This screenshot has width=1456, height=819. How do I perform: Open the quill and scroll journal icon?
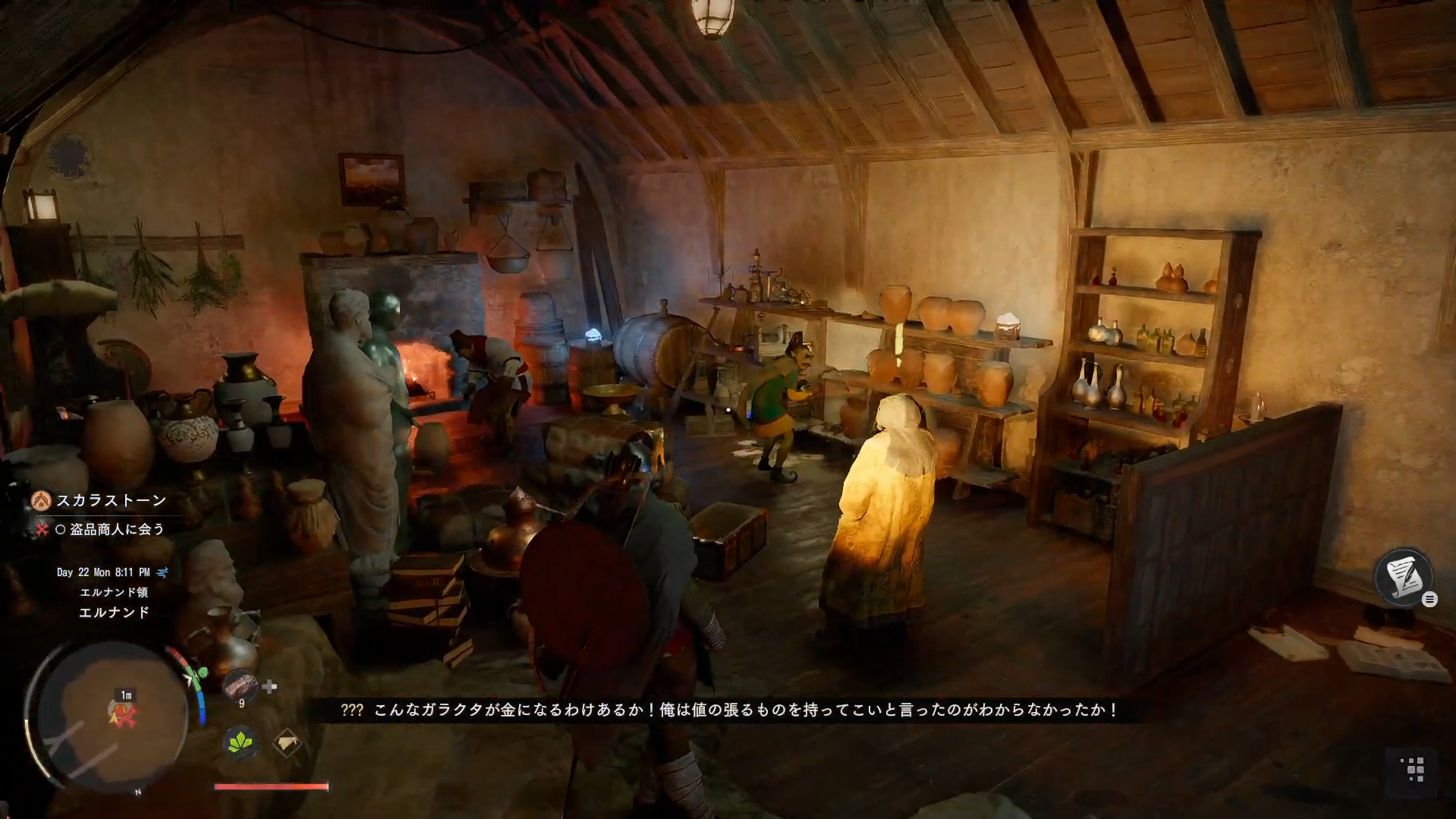pyautogui.click(x=1402, y=576)
